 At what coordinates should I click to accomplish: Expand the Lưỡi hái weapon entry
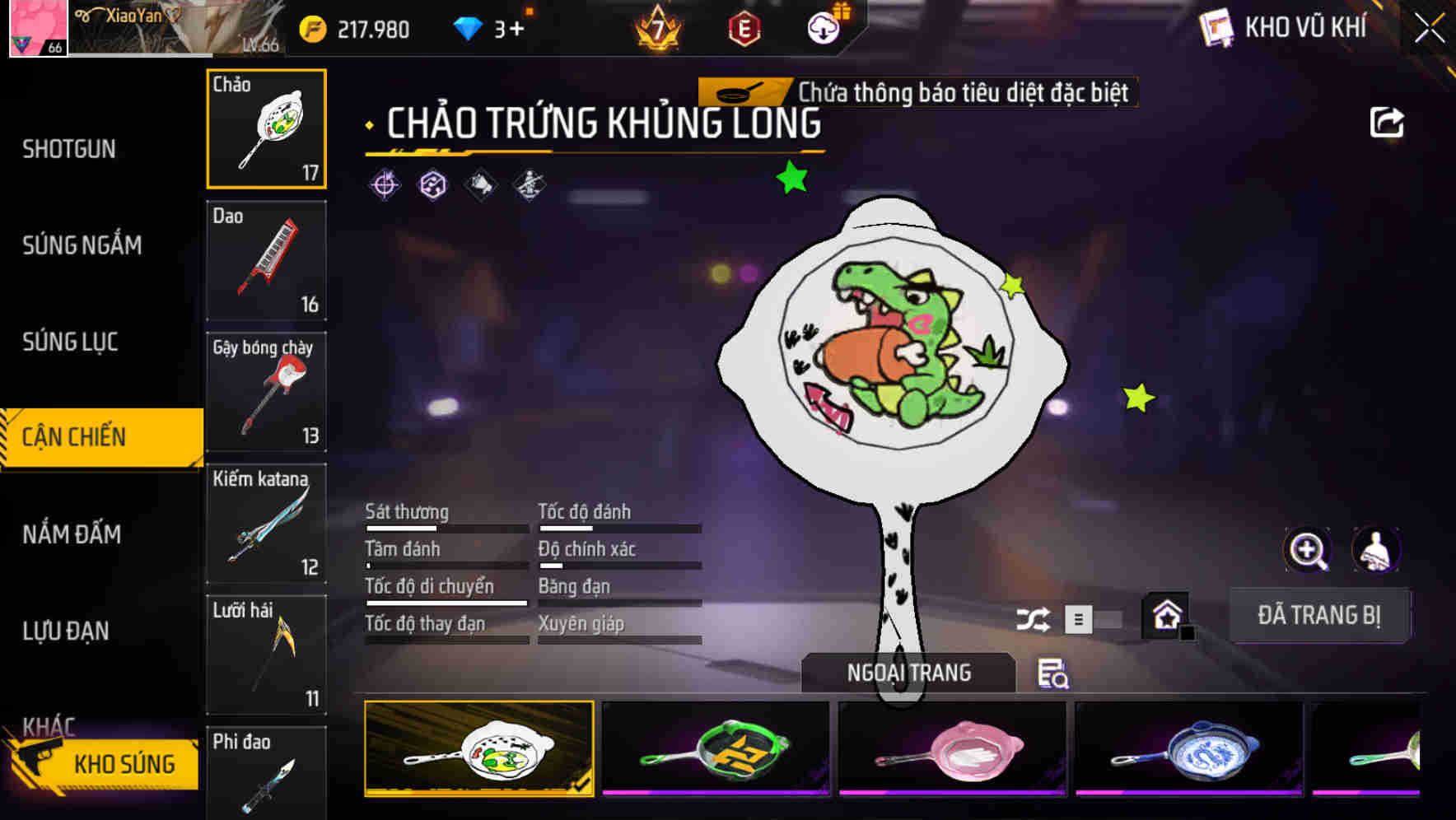pyautogui.click(x=266, y=655)
